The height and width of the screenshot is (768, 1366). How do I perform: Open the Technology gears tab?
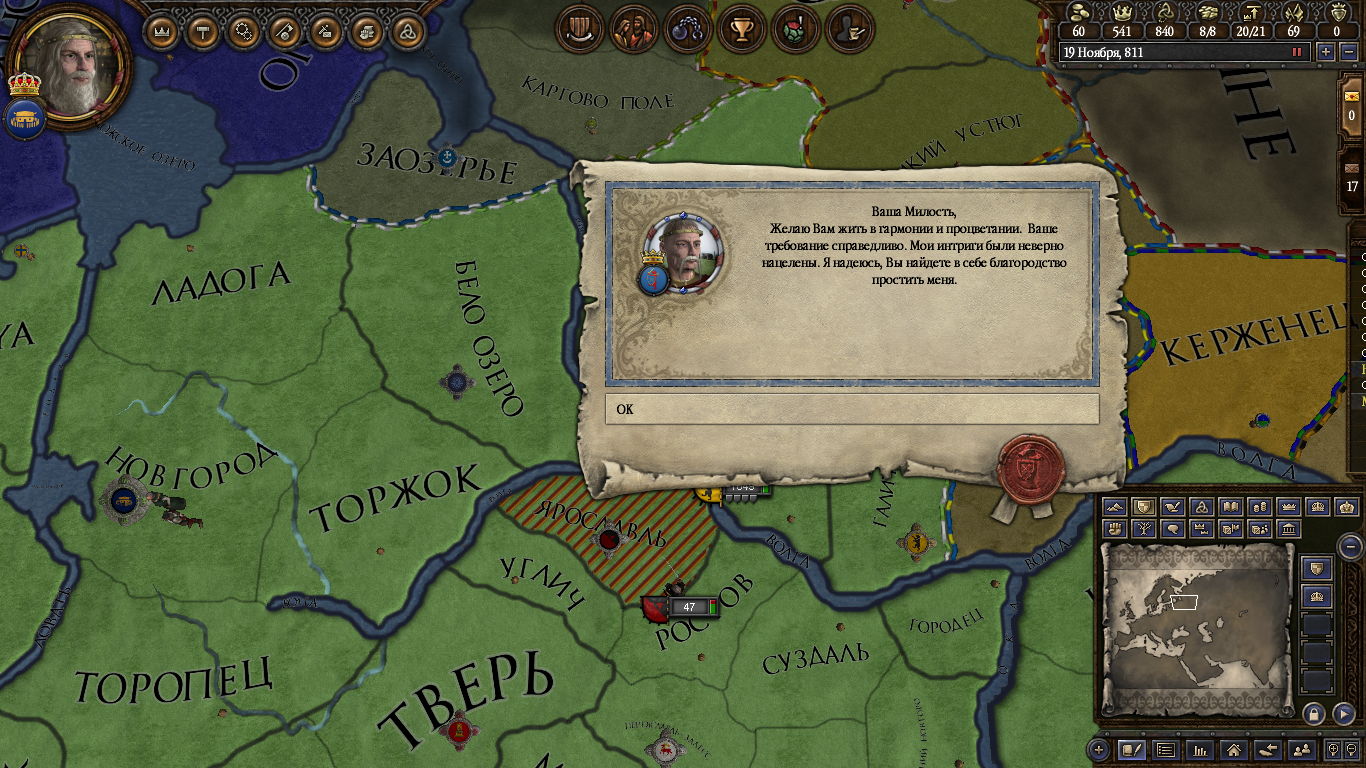243,31
